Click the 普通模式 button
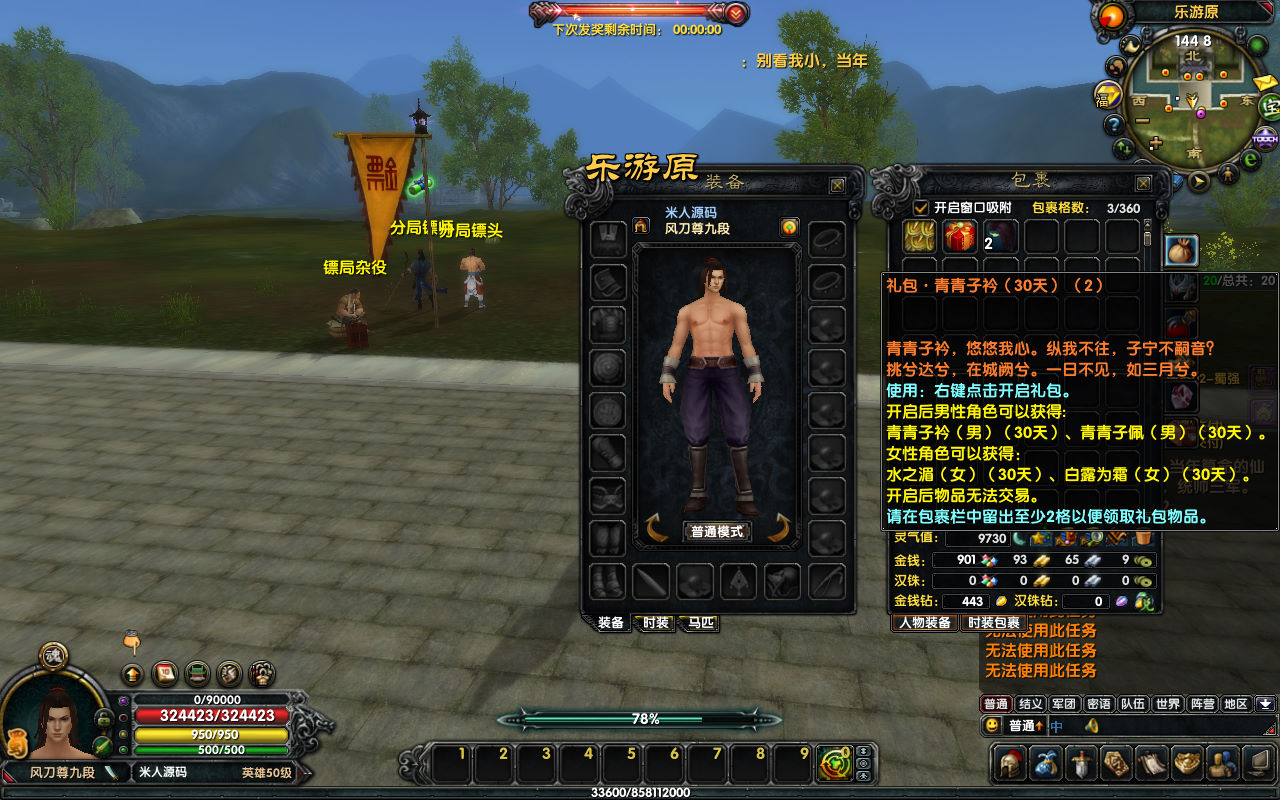1280x800 pixels. 717,531
